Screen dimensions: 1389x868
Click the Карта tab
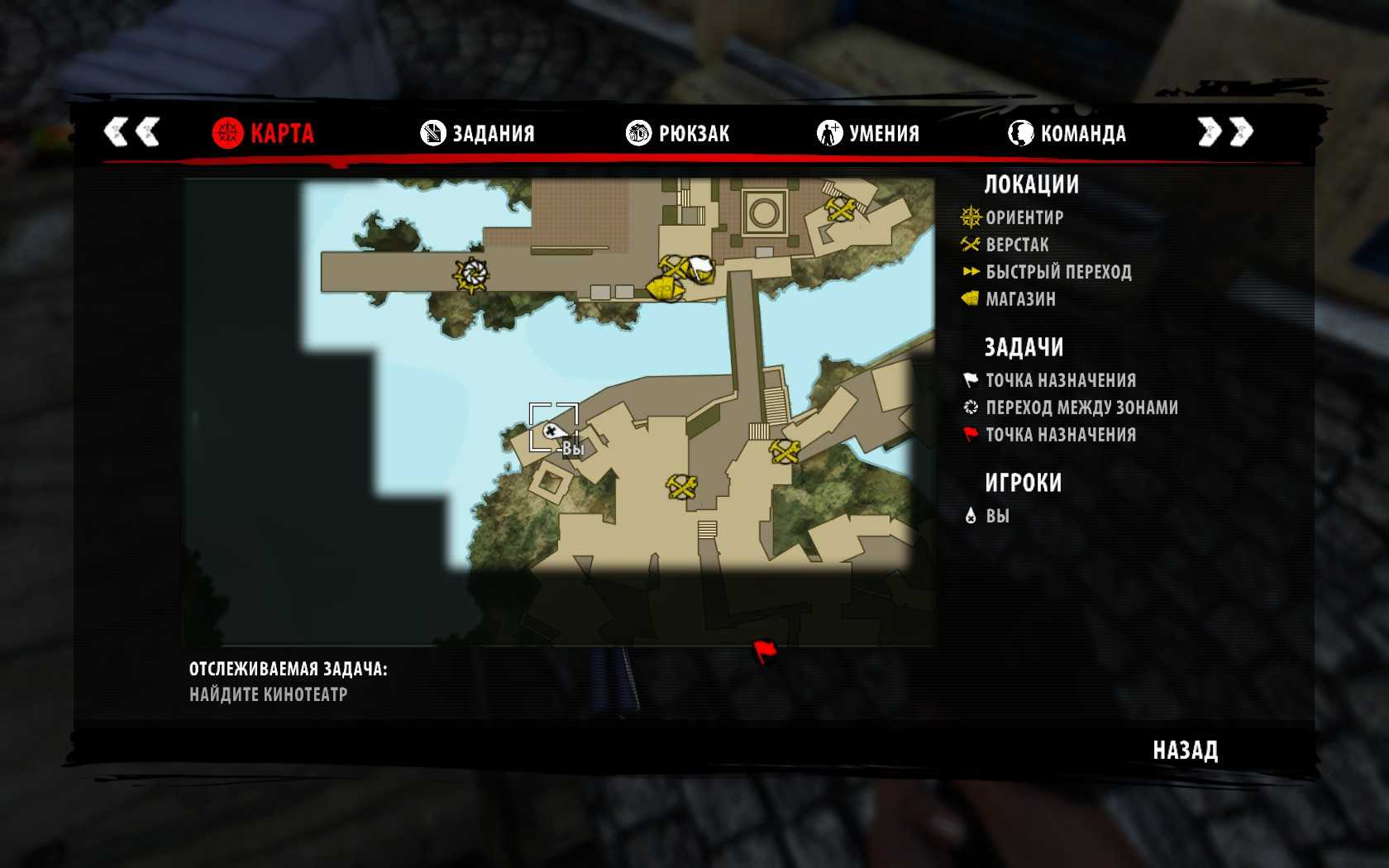point(263,133)
